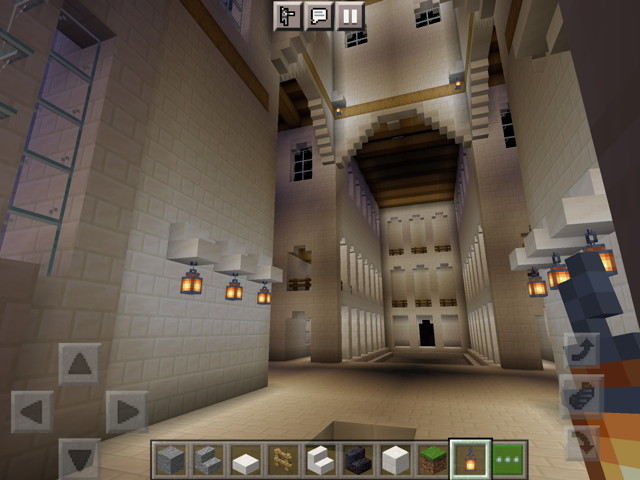
Task: Select the white stairs hotbar slot
Action: [x=320, y=459]
